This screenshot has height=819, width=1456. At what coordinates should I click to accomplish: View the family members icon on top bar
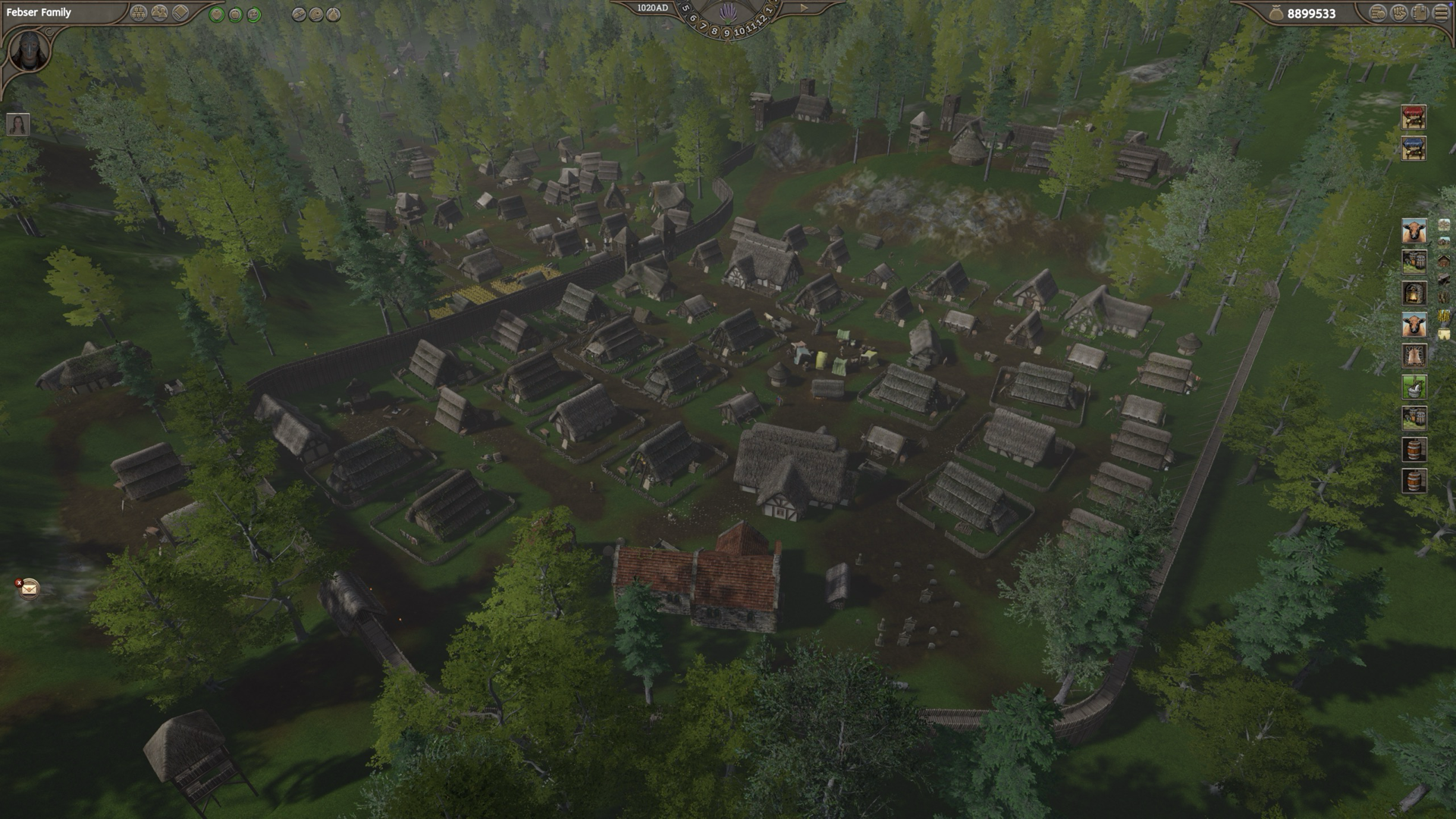click(x=158, y=11)
